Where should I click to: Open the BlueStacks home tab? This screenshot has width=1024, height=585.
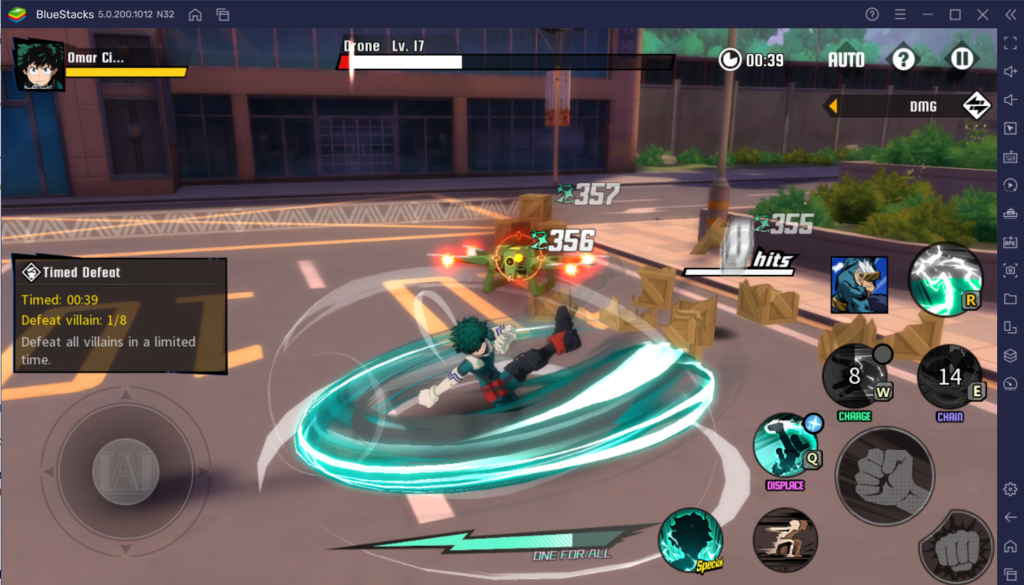click(195, 14)
